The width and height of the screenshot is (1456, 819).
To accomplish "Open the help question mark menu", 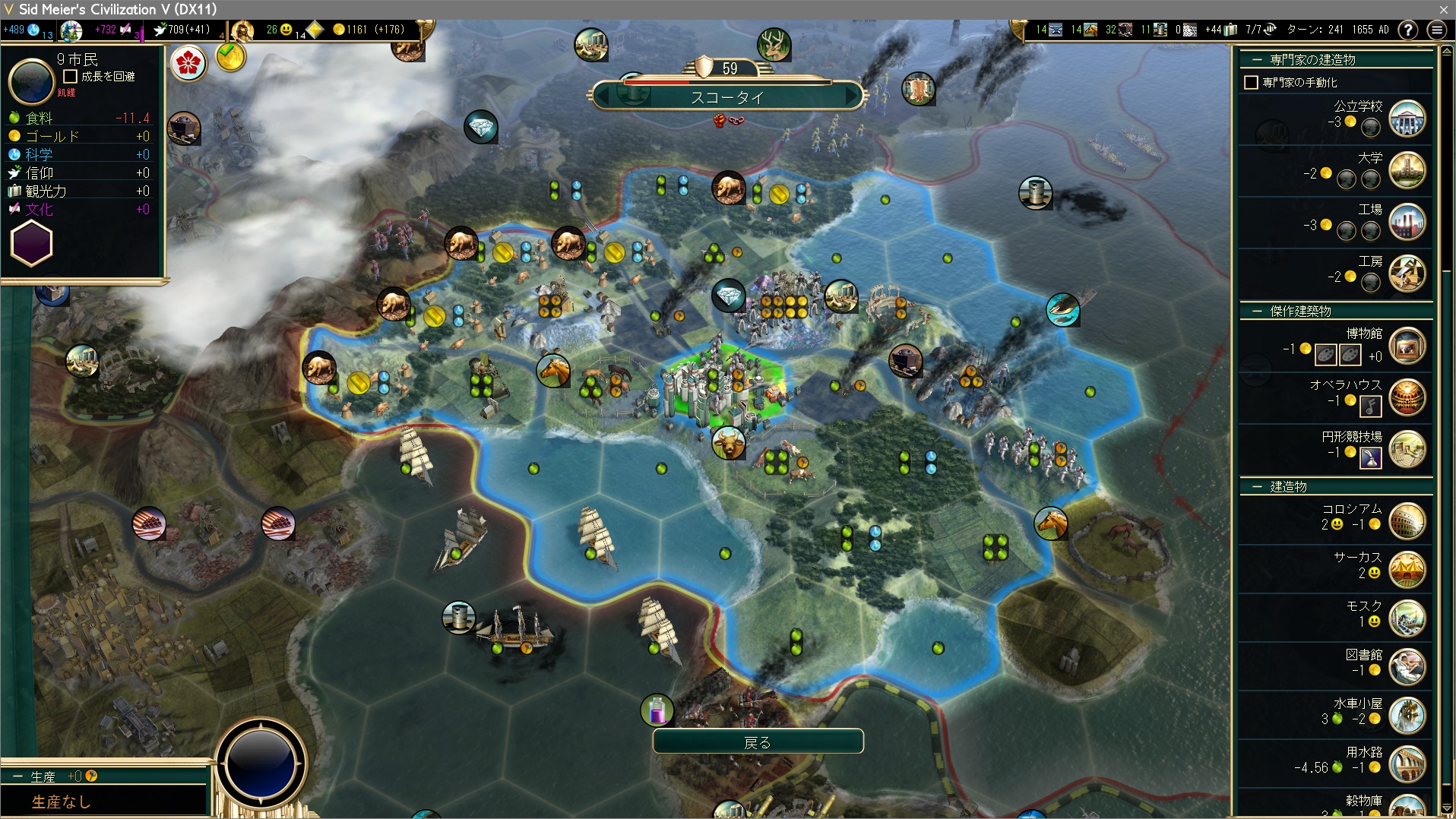I will 1408,30.
